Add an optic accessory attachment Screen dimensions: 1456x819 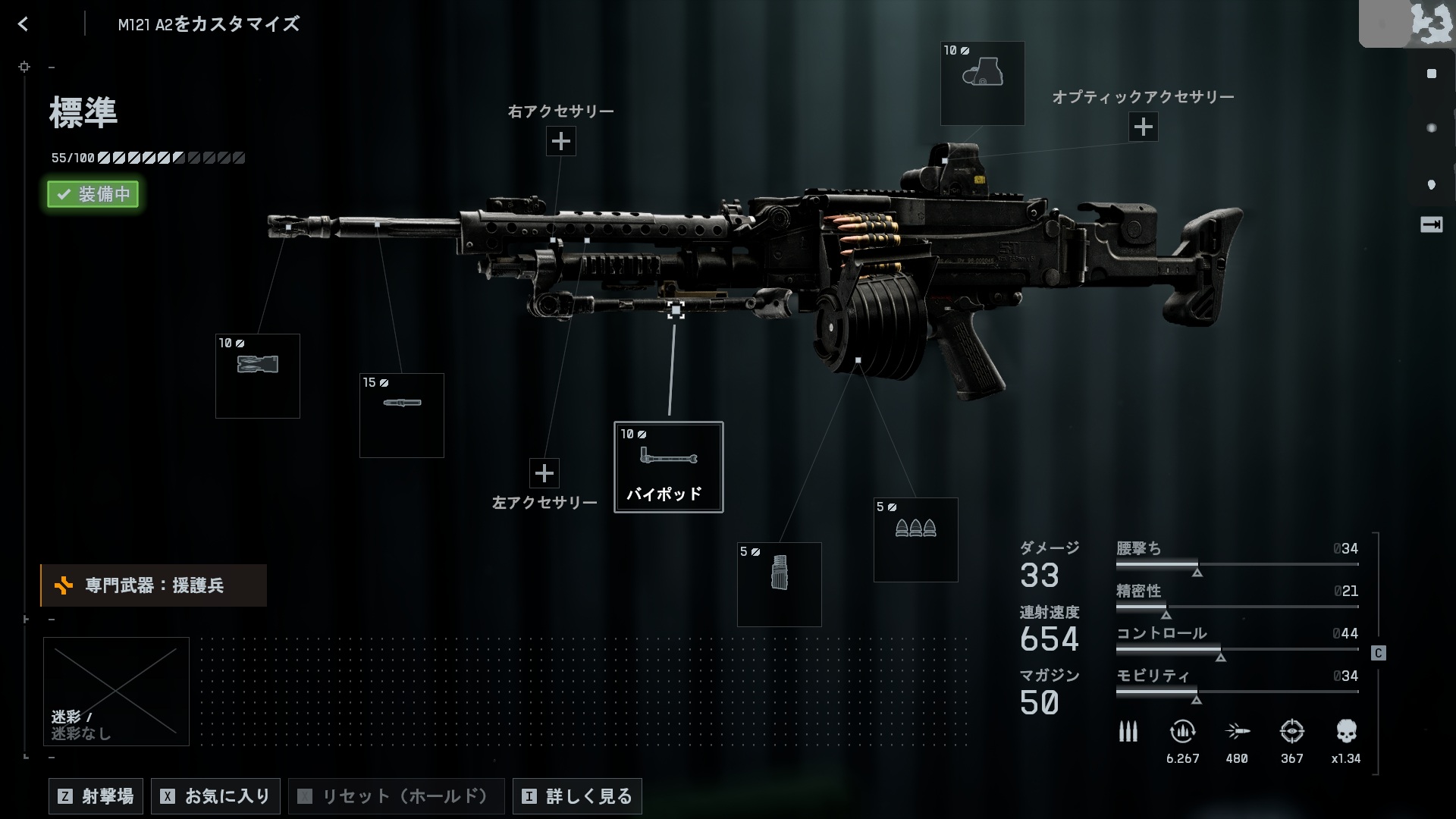click(1143, 127)
